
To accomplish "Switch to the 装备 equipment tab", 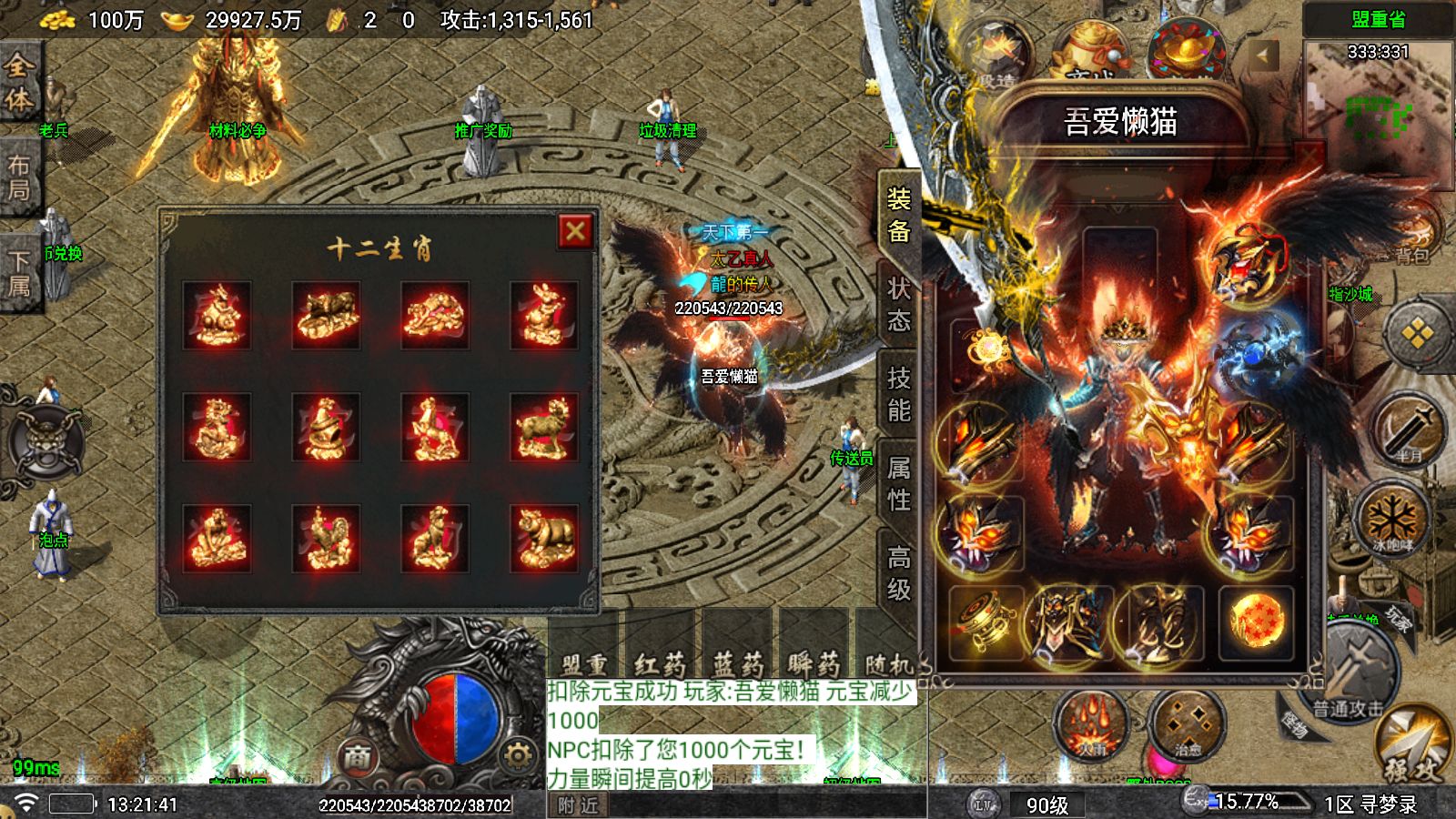I will point(899,216).
